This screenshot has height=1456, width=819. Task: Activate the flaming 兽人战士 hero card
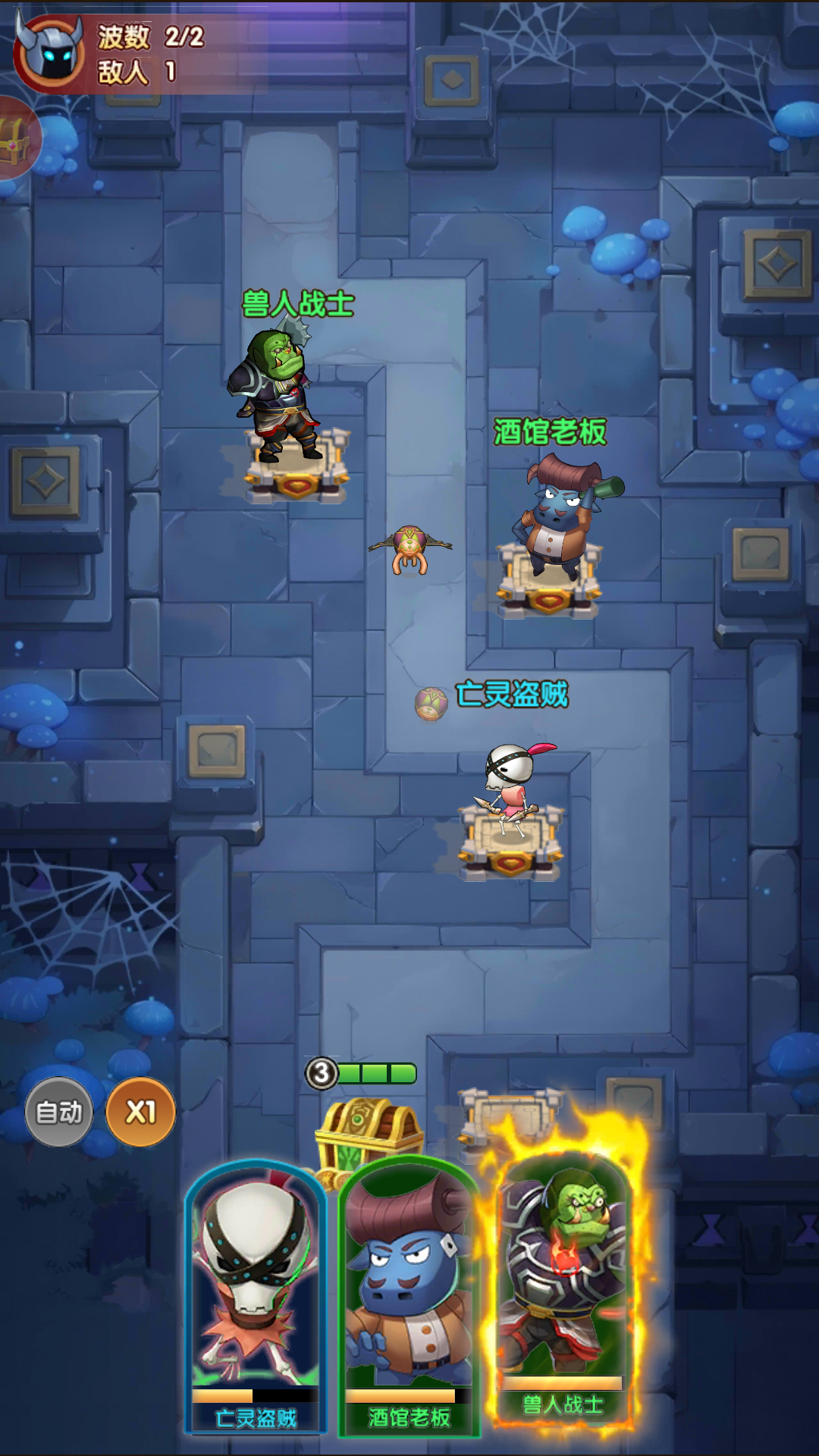(x=563, y=1282)
